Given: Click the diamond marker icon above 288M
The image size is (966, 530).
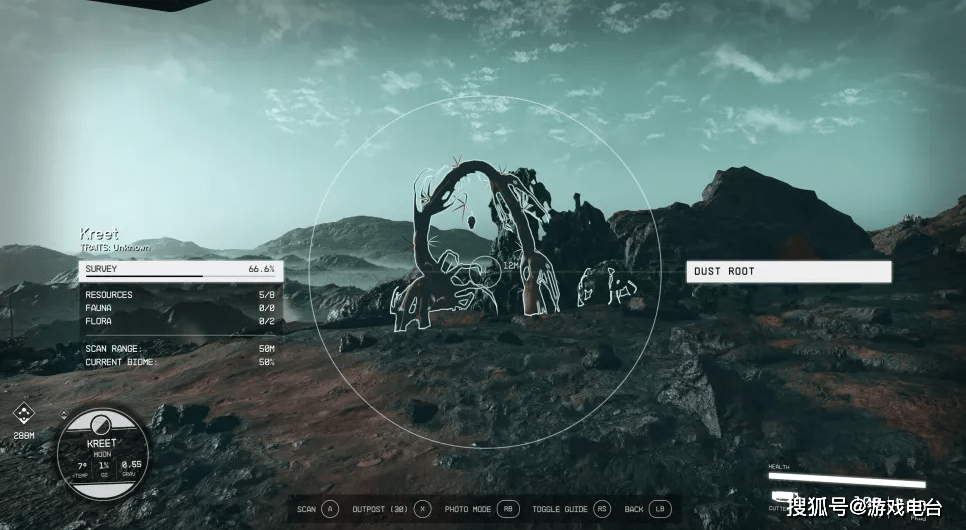Looking at the screenshot, I should 24,414.
